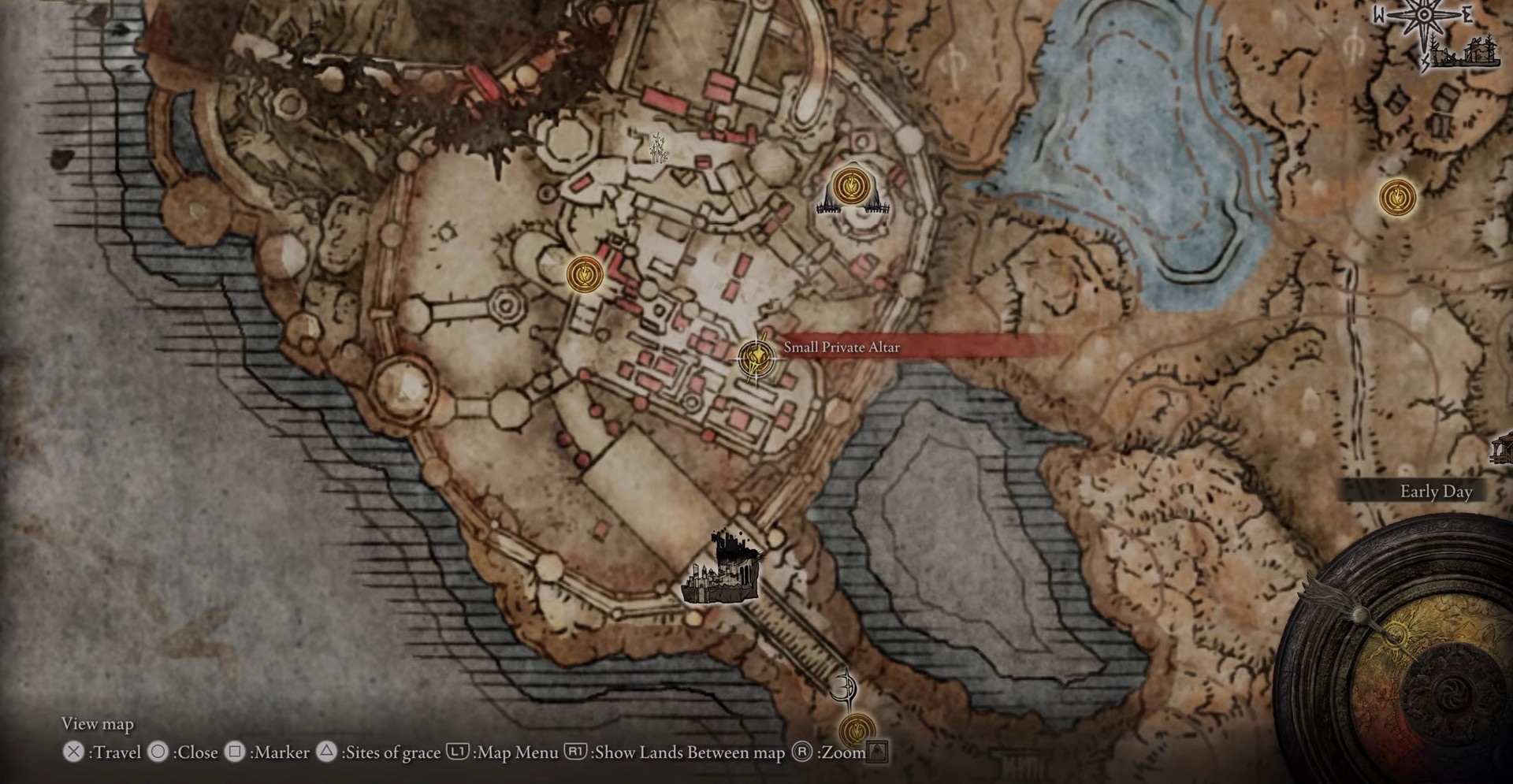
Task: Select the grace marker below the crescent symbol
Action: (x=856, y=730)
